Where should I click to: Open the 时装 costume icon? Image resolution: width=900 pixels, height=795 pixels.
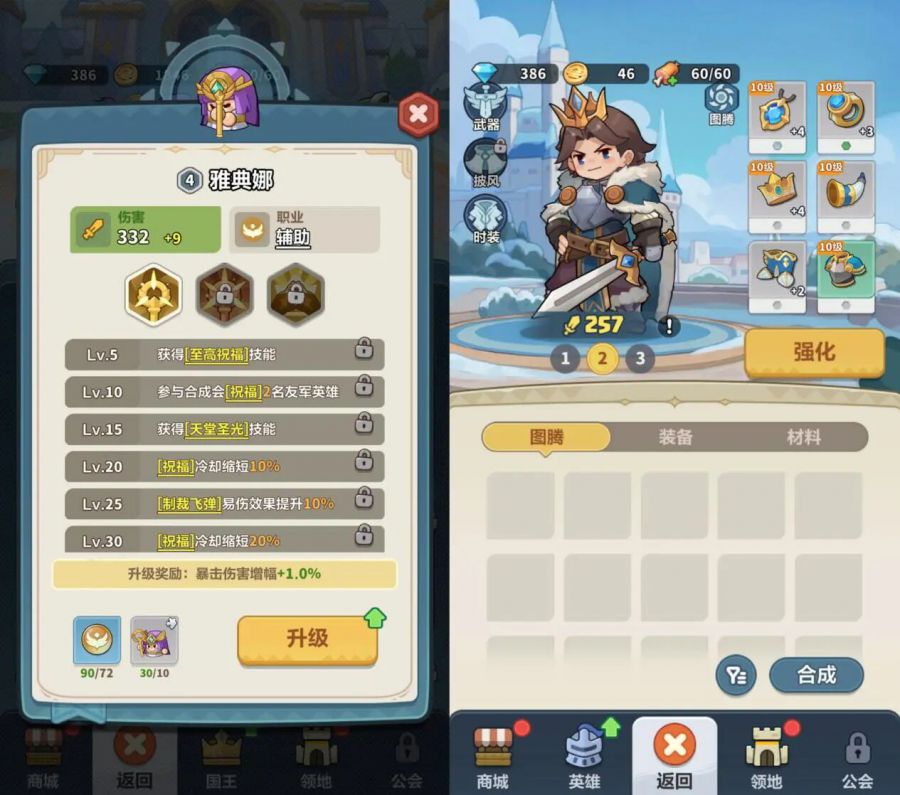tap(486, 217)
